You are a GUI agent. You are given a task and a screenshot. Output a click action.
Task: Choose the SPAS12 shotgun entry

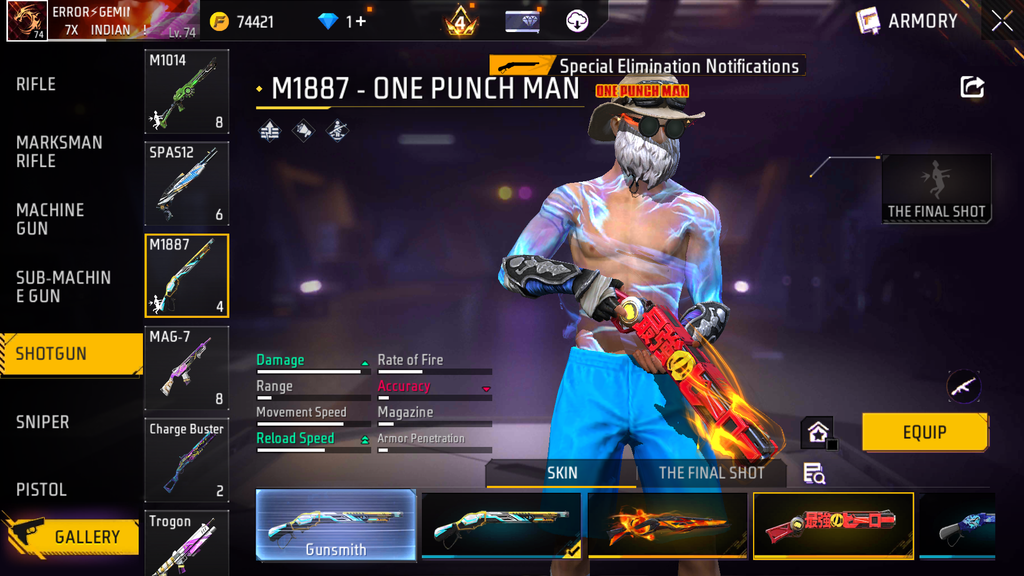[x=187, y=184]
